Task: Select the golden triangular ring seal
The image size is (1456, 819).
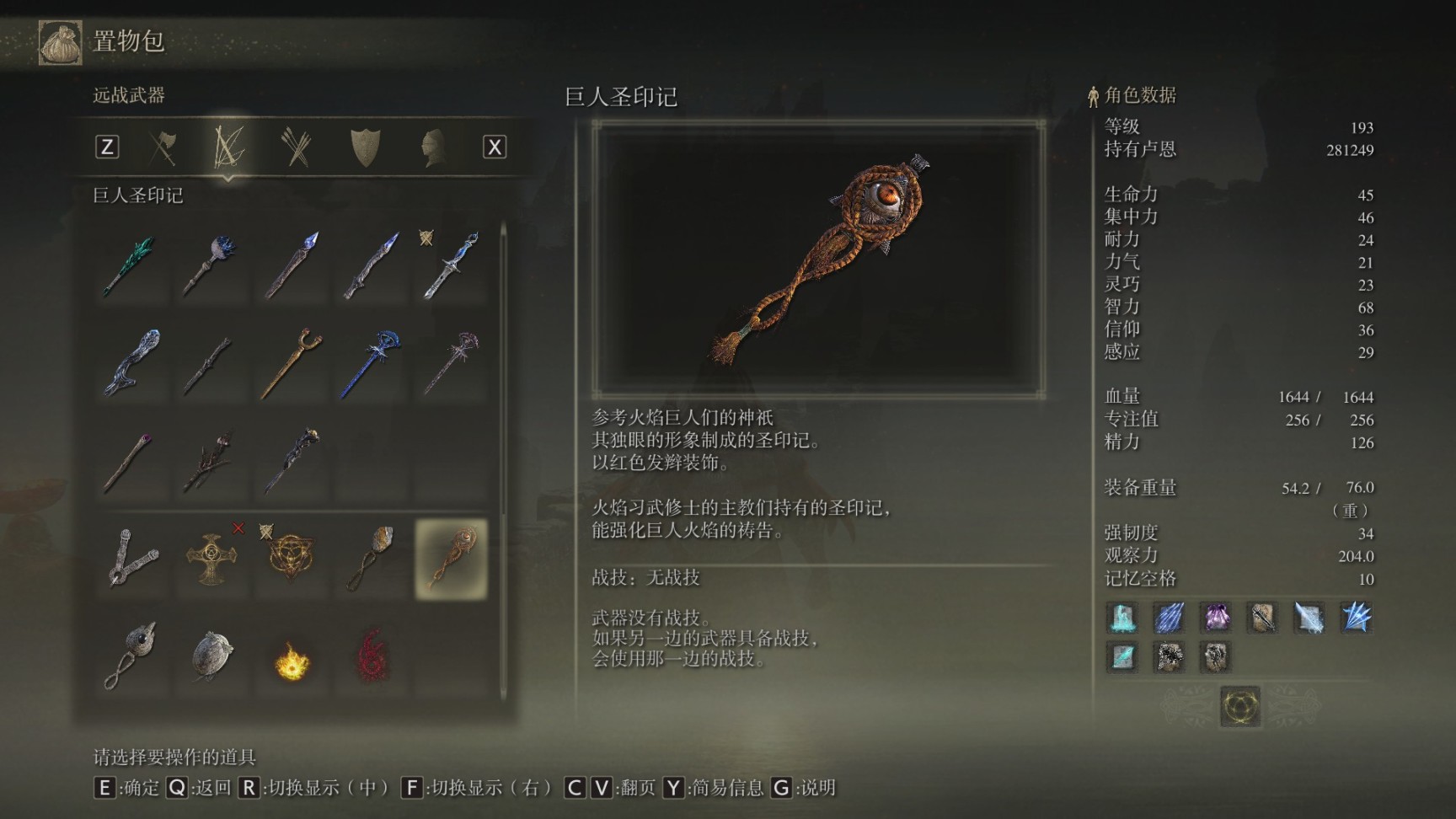Action: pos(291,559)
